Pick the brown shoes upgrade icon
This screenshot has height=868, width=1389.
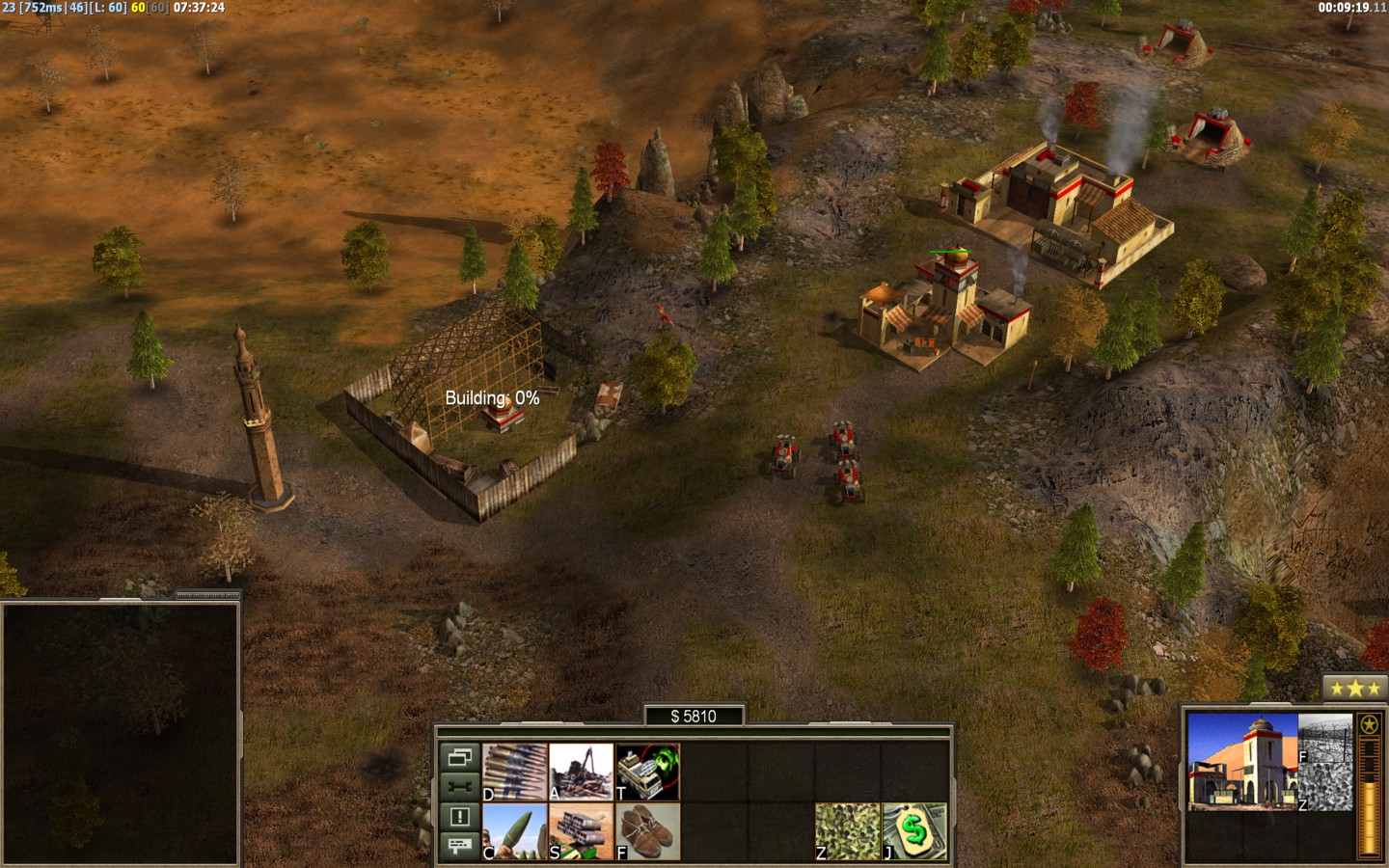click(647, 831)
